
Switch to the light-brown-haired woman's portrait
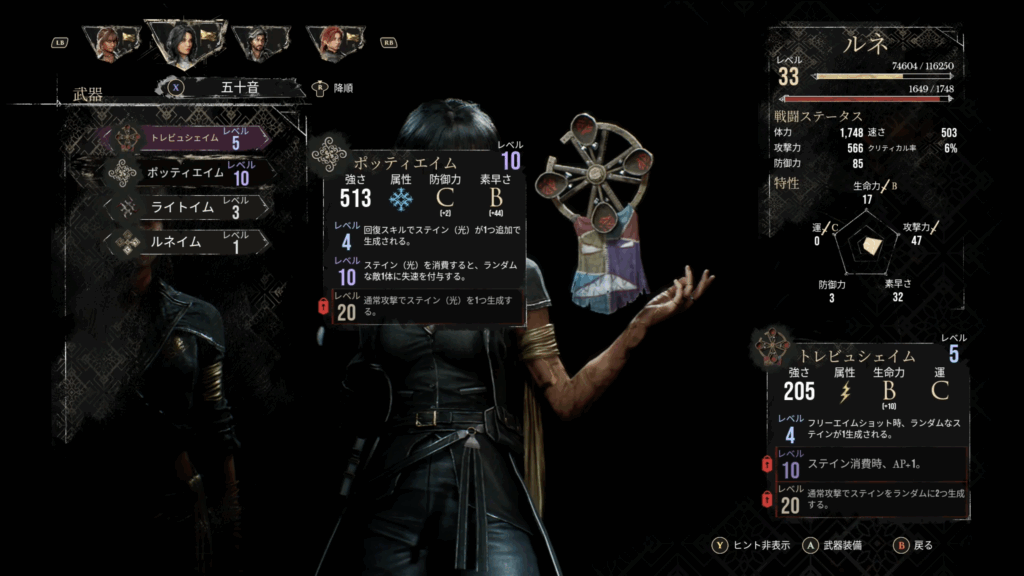pyautogui.click(x=107, y=42)
